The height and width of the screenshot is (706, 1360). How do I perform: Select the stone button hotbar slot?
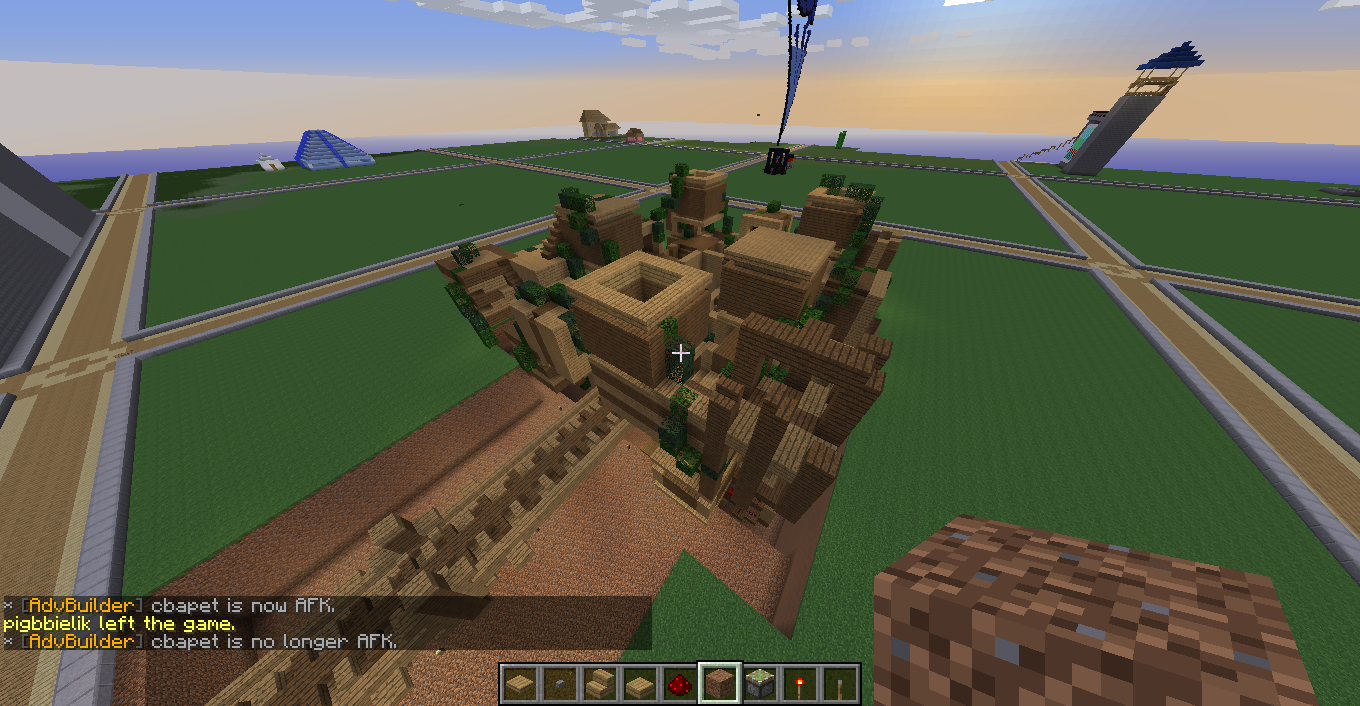[x=560, y=684]
